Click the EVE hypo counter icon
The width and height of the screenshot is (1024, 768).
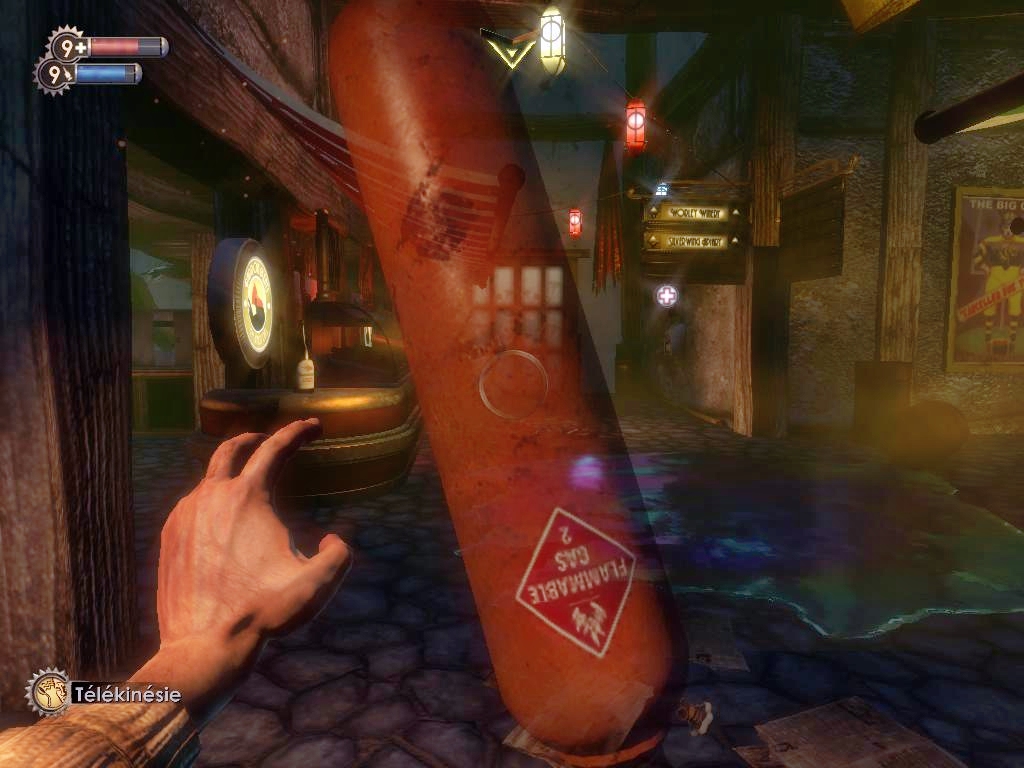(x=53, y=74)
